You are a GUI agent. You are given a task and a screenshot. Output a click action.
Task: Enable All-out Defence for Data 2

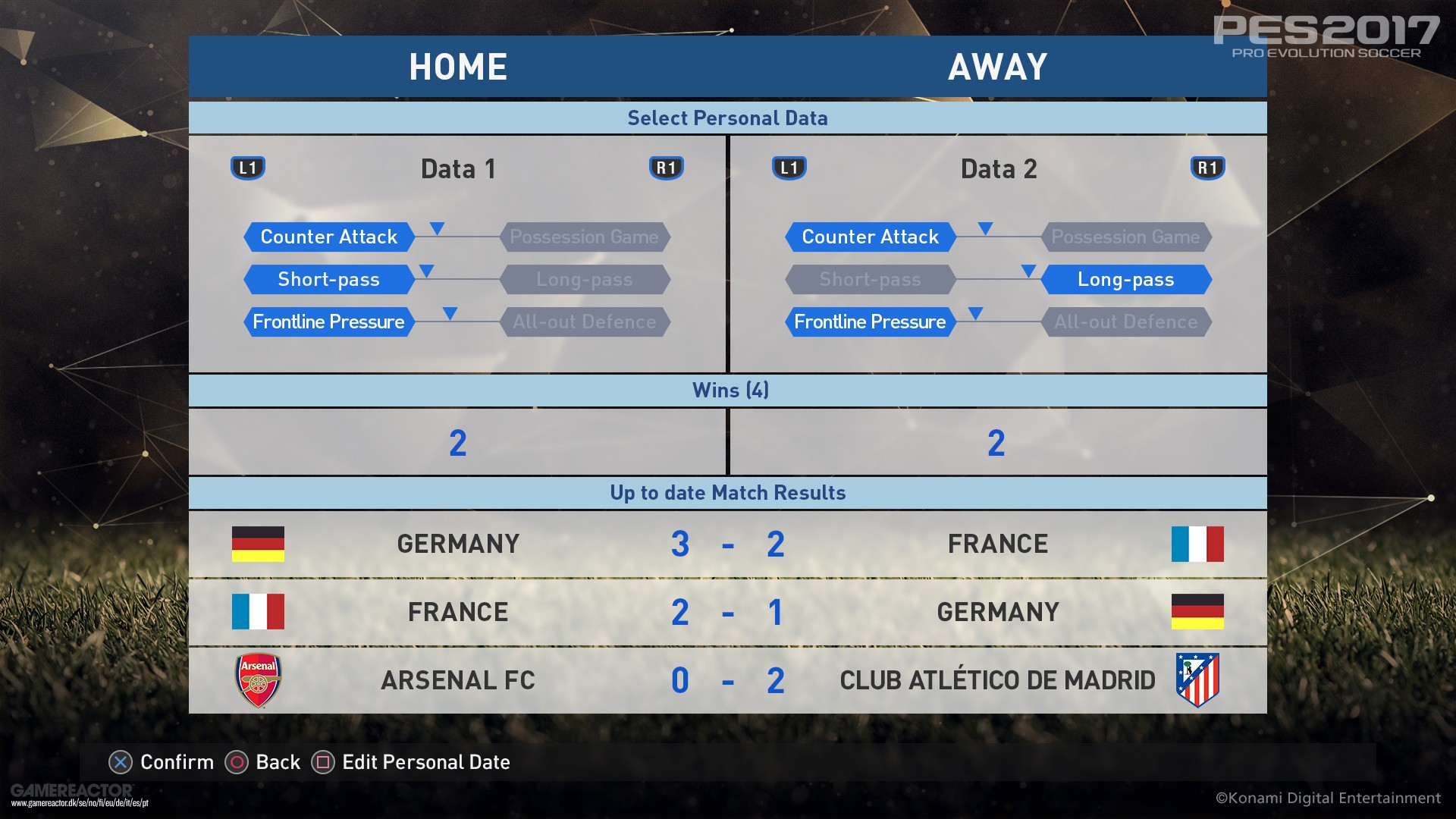click(x=1126, y=322)
